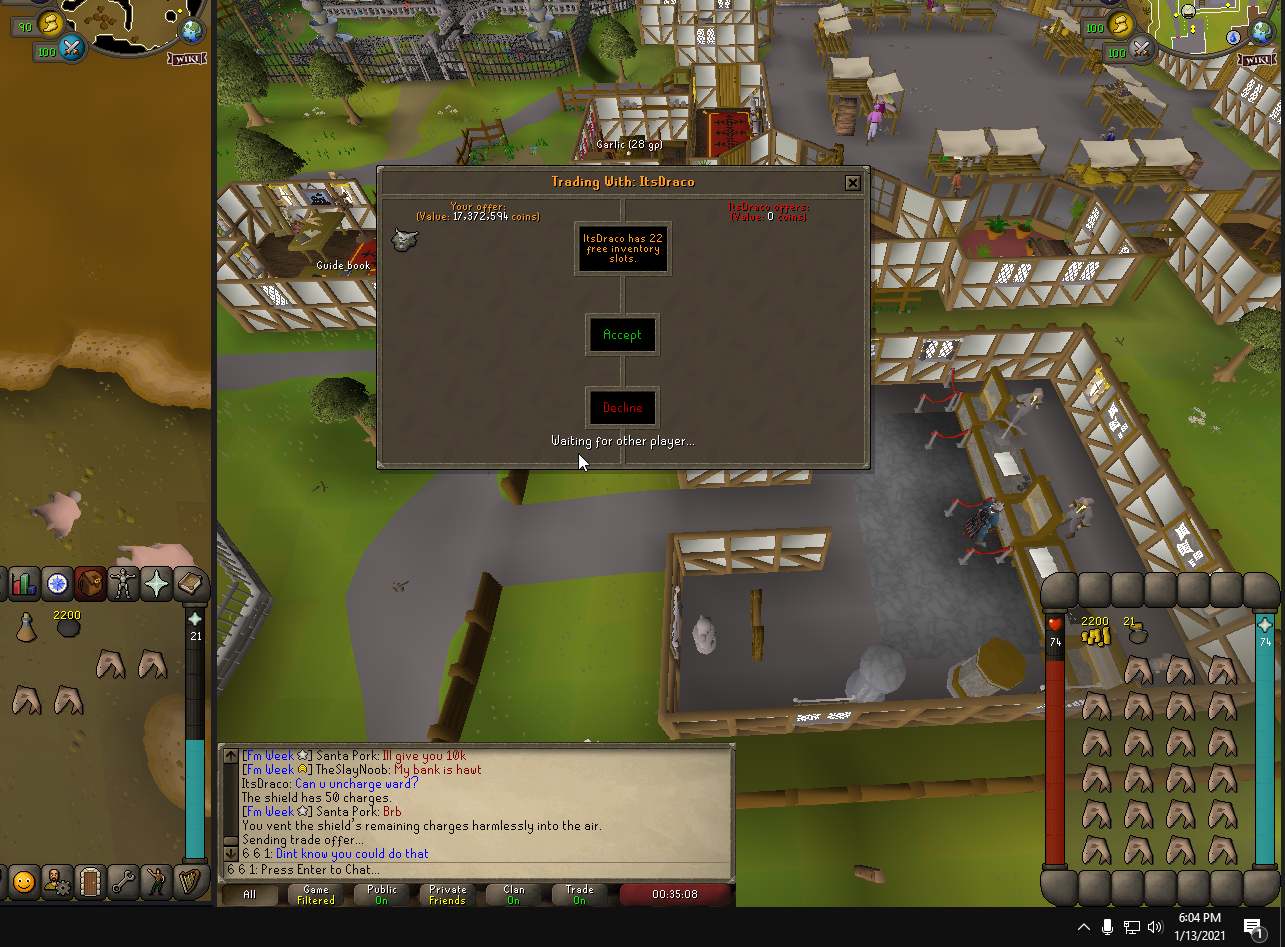
Task: Click the red report button showing 00:35:08
Action: click(x=675, y=895)
